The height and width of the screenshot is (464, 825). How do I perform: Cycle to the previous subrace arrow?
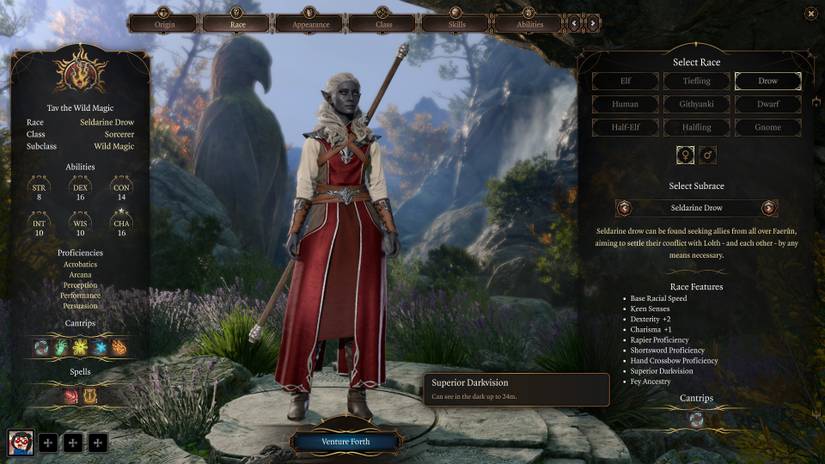pyautogui.click(x=625, y=208)
